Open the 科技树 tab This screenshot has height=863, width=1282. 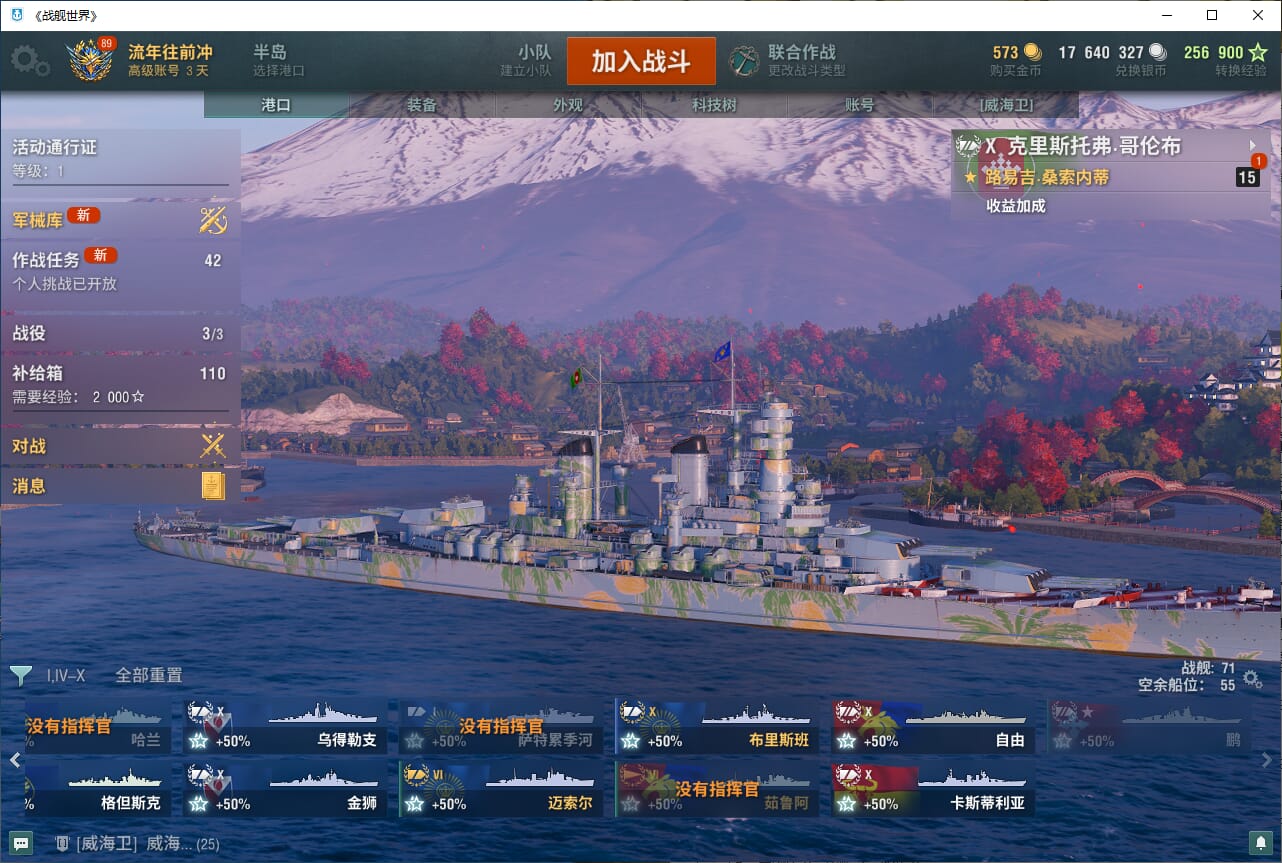pos(714,105)
